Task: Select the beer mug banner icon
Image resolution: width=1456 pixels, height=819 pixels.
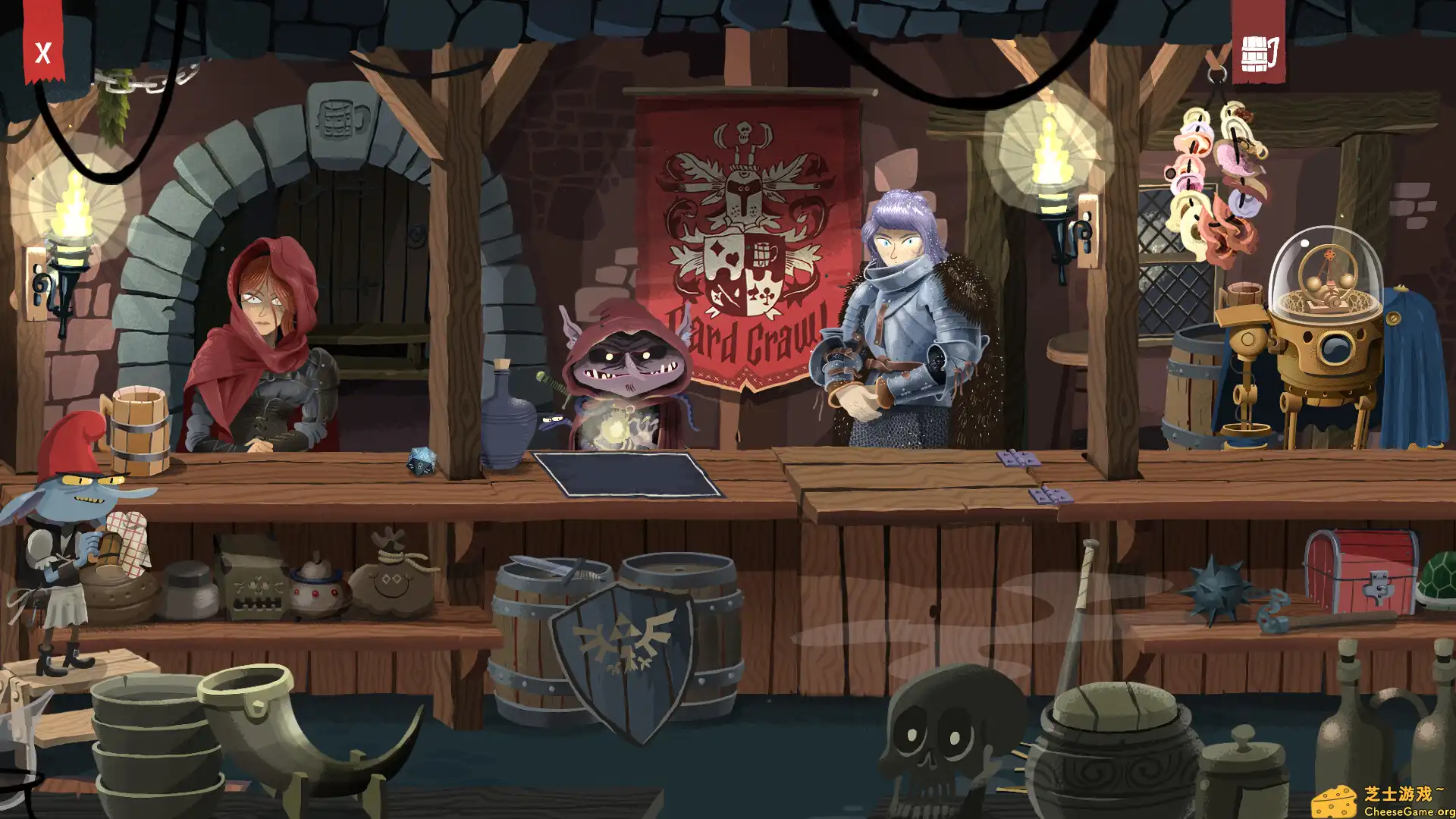Action: tap(1258, 53)
